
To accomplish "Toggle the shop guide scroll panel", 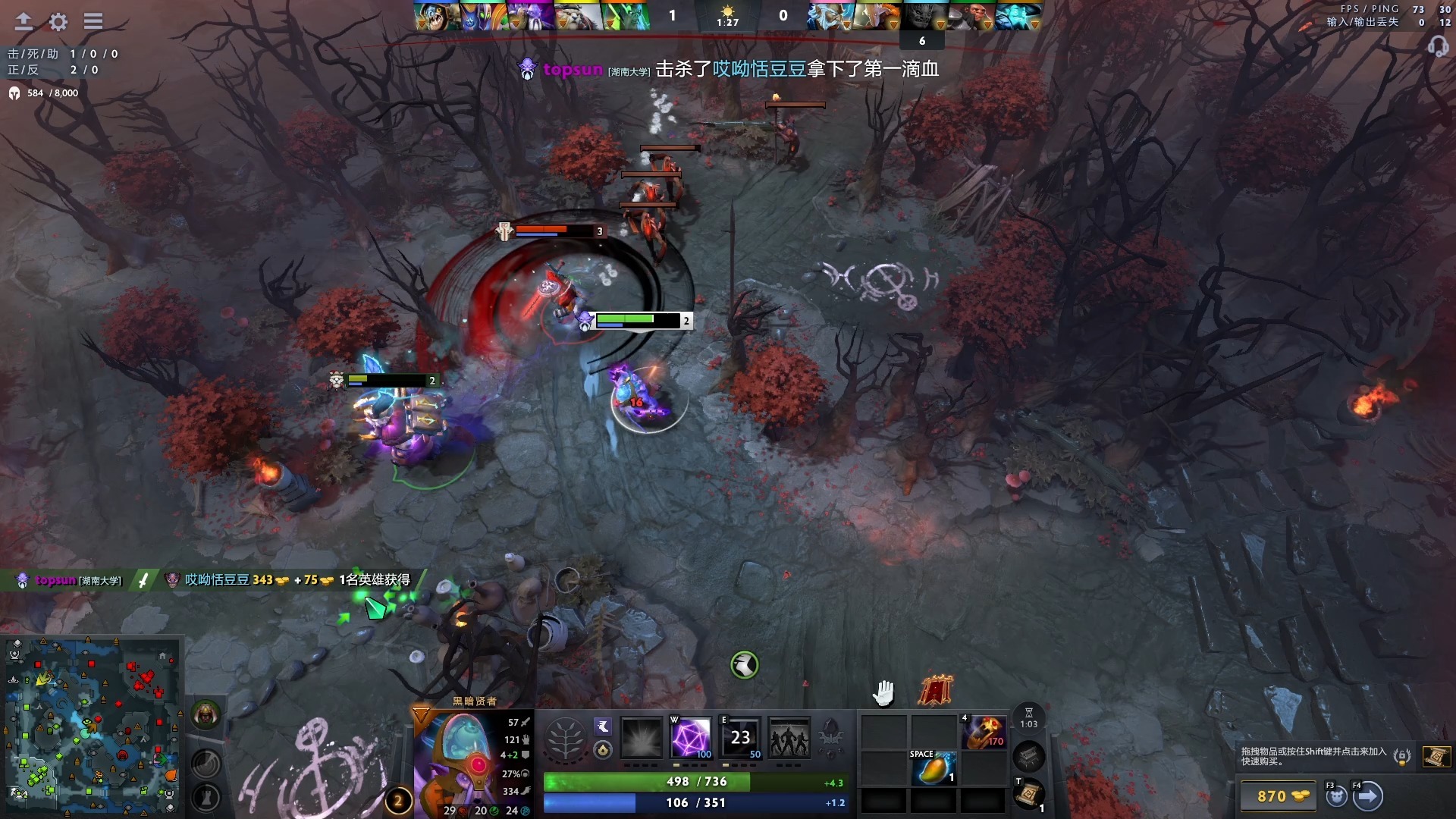I will [x=1437, y=758].
